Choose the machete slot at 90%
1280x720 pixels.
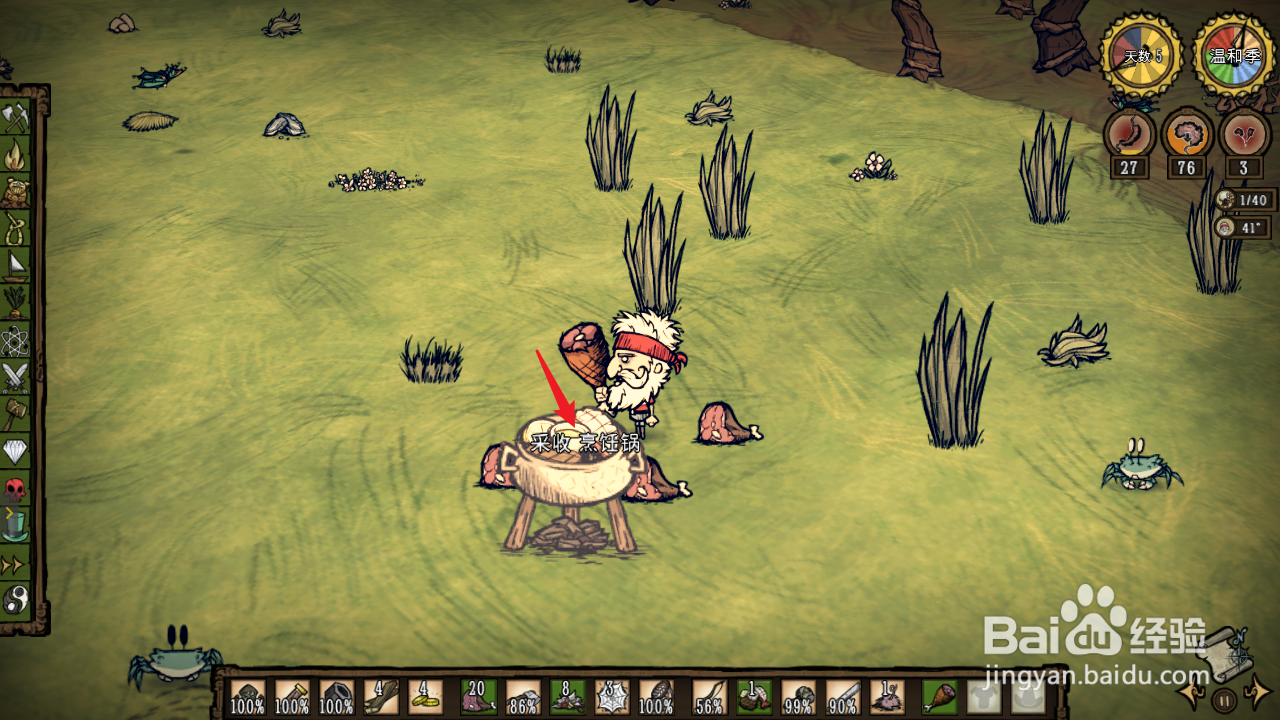(843, 697)
